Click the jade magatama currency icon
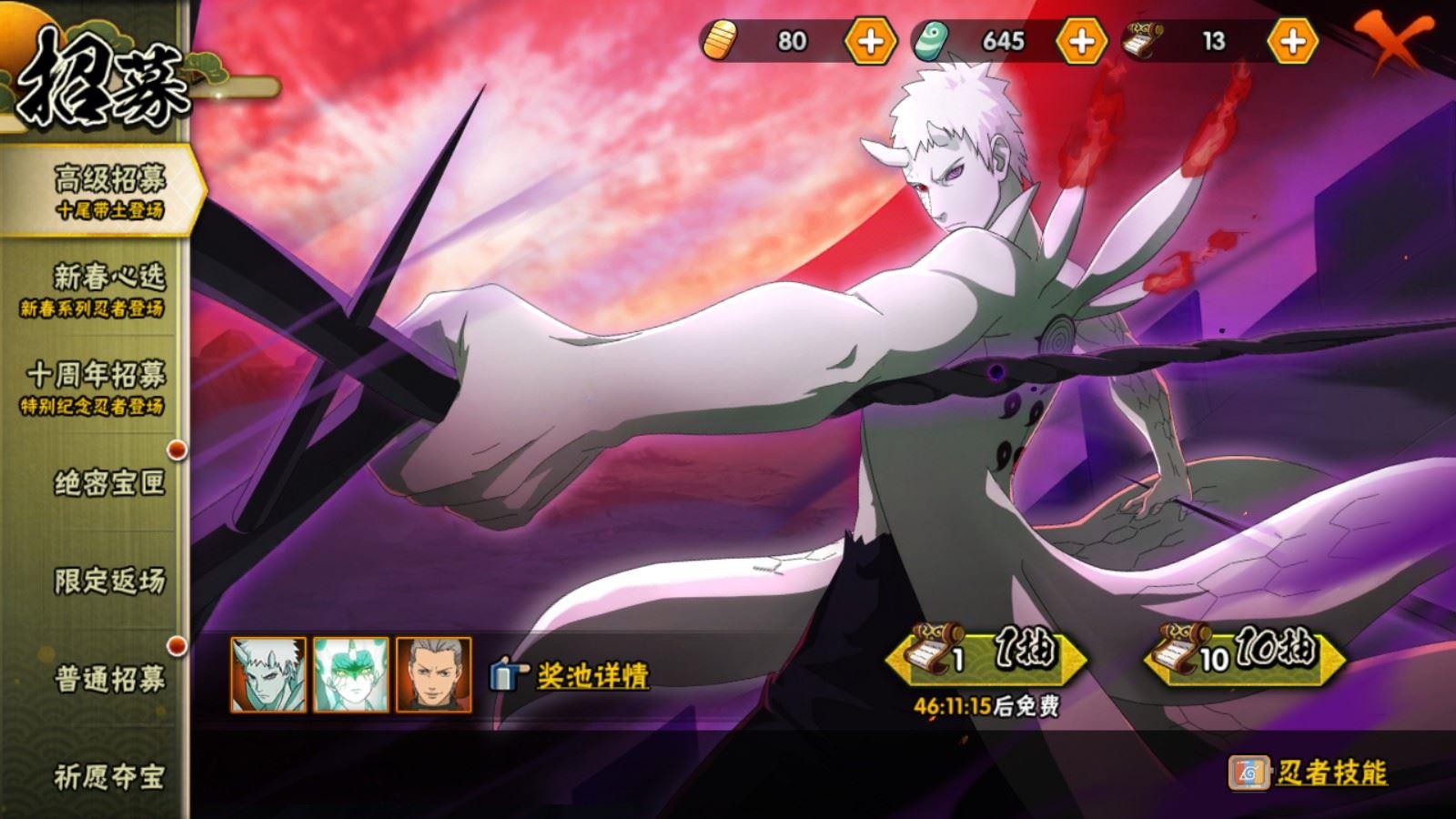Screen dimensions: 1456x819 point(932,40)
